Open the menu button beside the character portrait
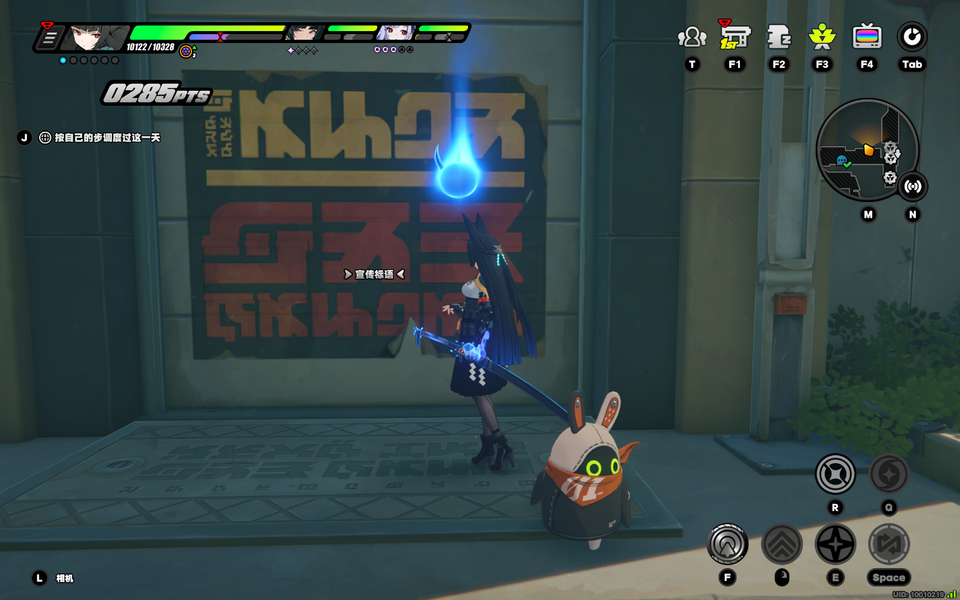Image resolution: width=960 pixels, height=600 pixels. 47,38
